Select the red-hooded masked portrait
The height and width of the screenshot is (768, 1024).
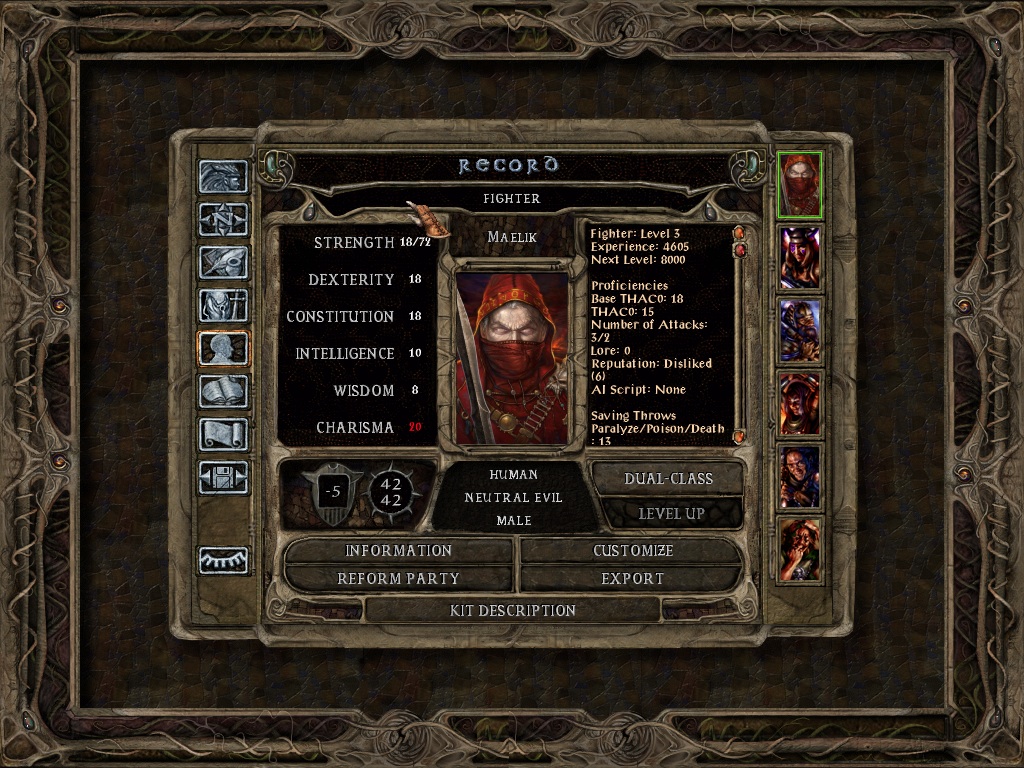[800, 184]
